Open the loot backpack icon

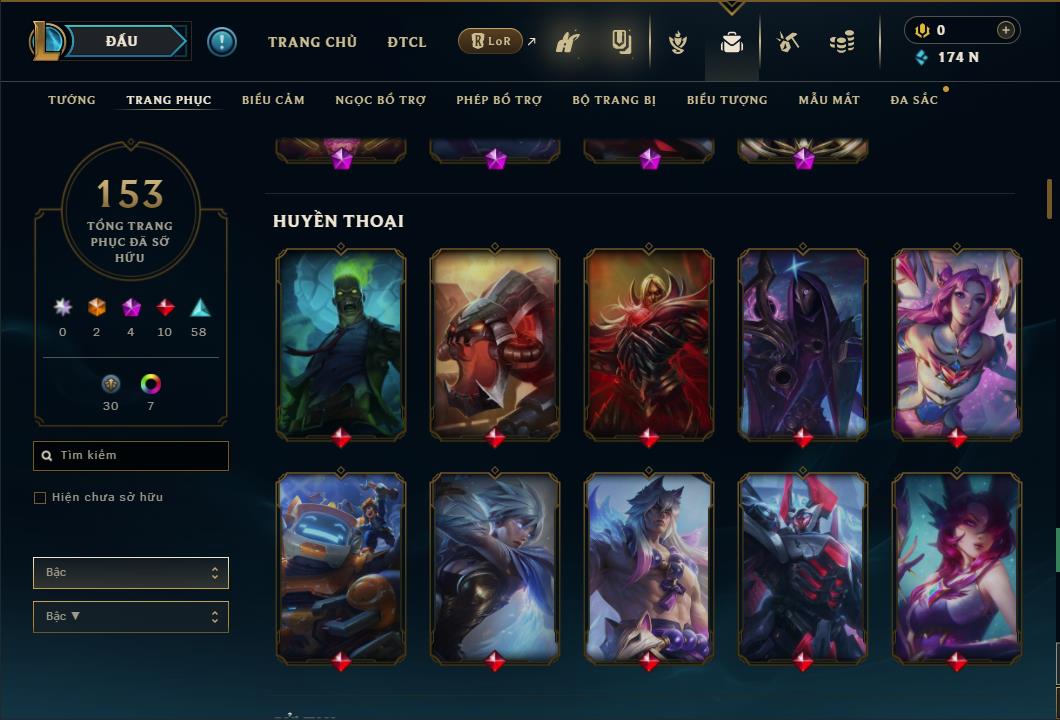pyautogui.click(x=732, y=42)
